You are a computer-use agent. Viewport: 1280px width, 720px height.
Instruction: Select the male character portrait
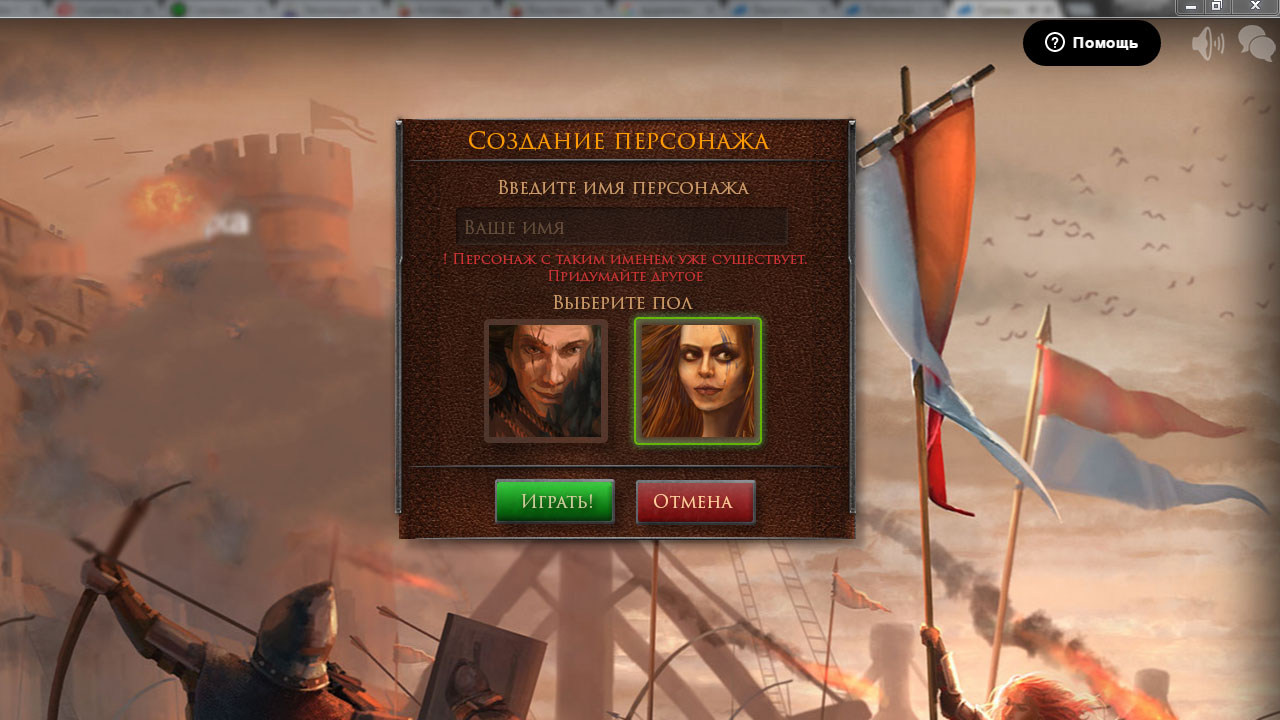[x=546, y=381]
